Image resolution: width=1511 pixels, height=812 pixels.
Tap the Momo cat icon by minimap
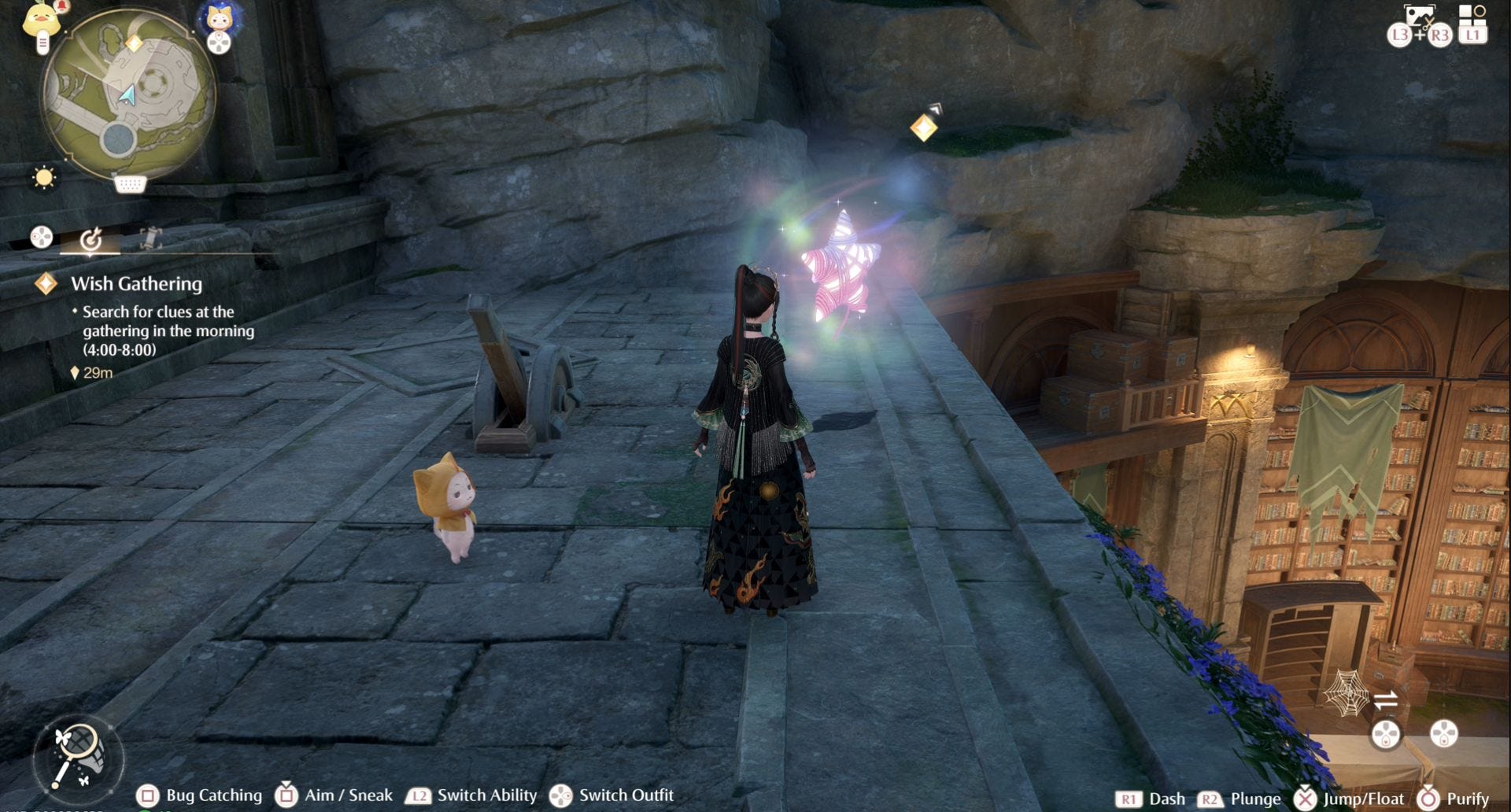coord(219,19)
